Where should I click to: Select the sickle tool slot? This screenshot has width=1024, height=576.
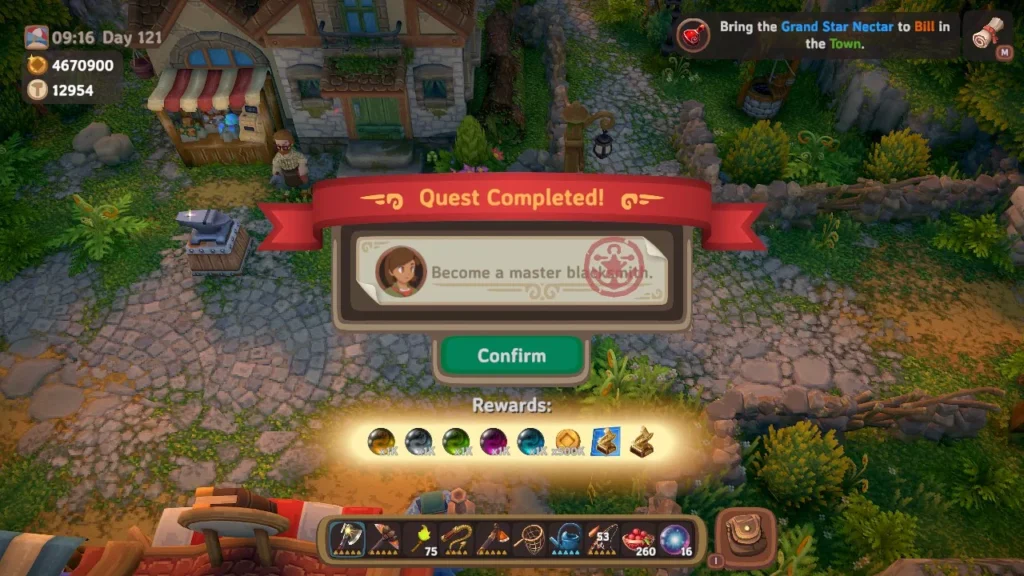[458, 540]
